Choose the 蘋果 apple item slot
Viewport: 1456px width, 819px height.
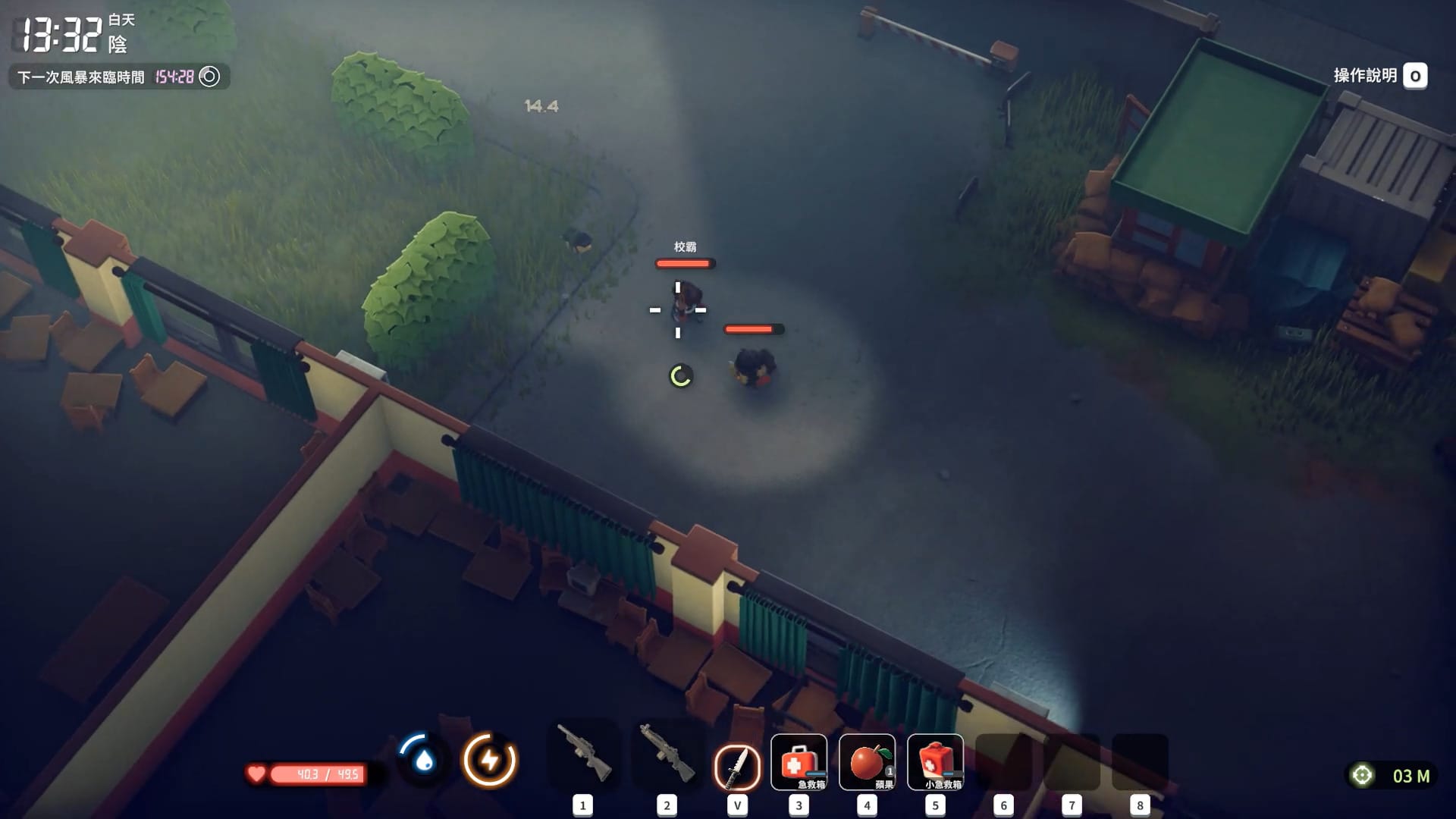tap(867, 762)
